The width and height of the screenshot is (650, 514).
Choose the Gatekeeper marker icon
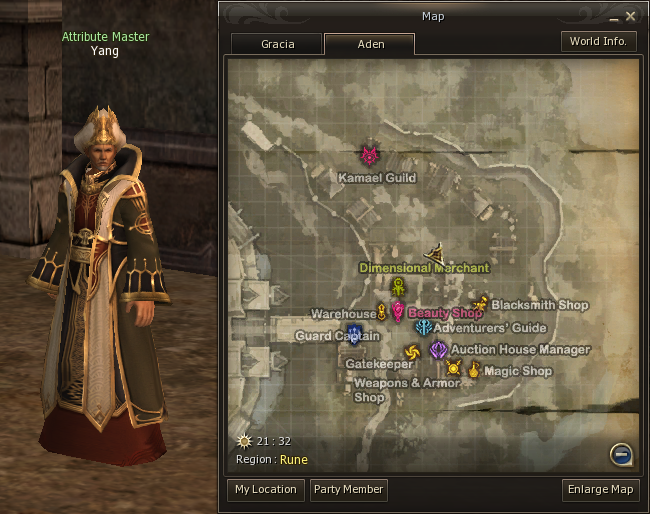[411, 352]
